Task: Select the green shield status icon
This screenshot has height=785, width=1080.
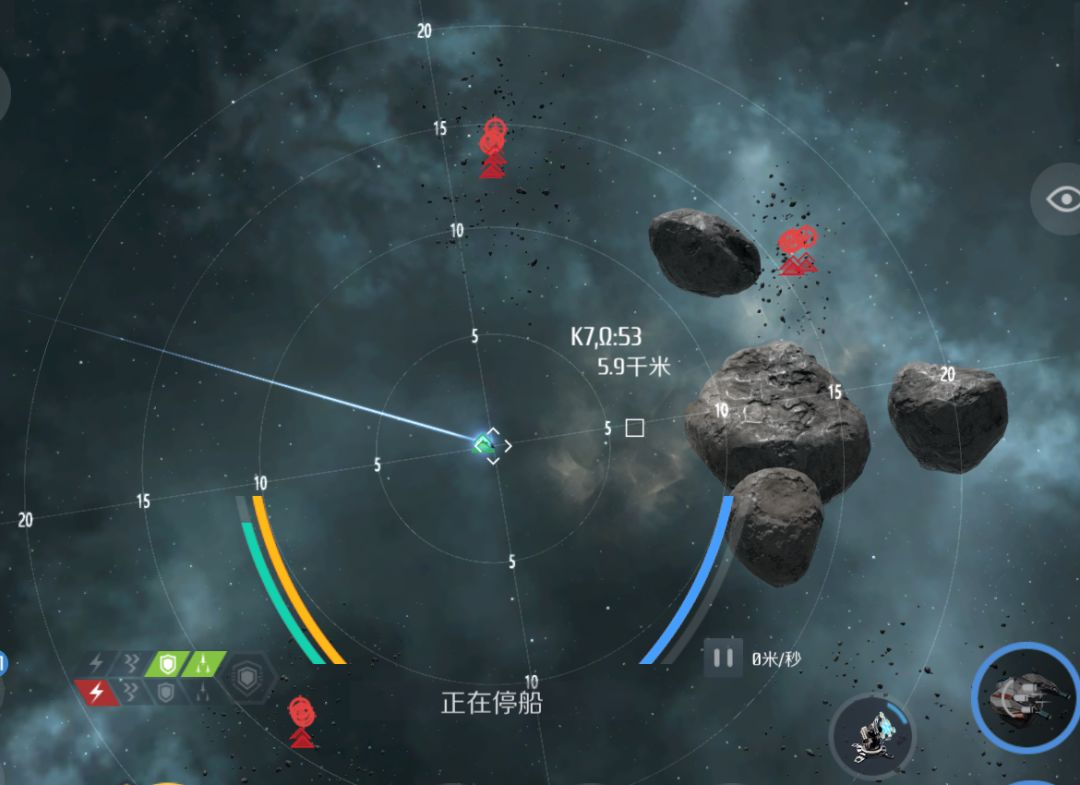Action: (x=166, y=663)
